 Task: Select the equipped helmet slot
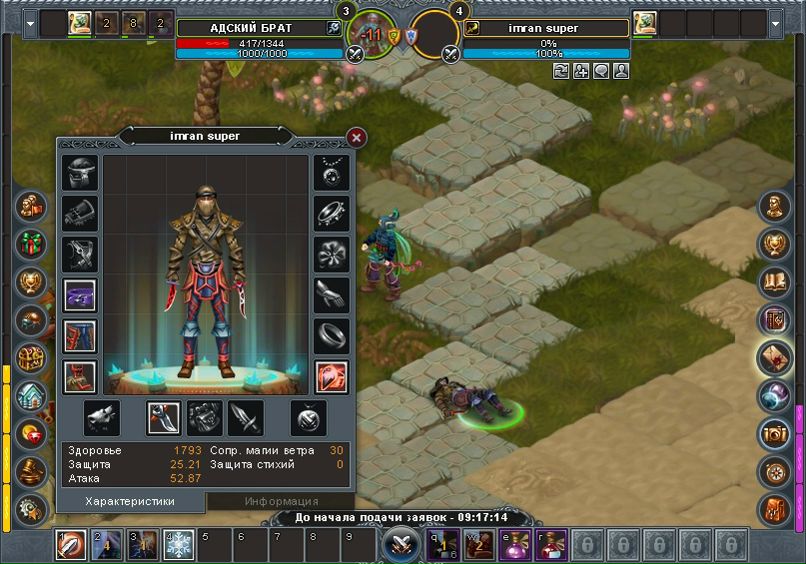click(79, 172)
